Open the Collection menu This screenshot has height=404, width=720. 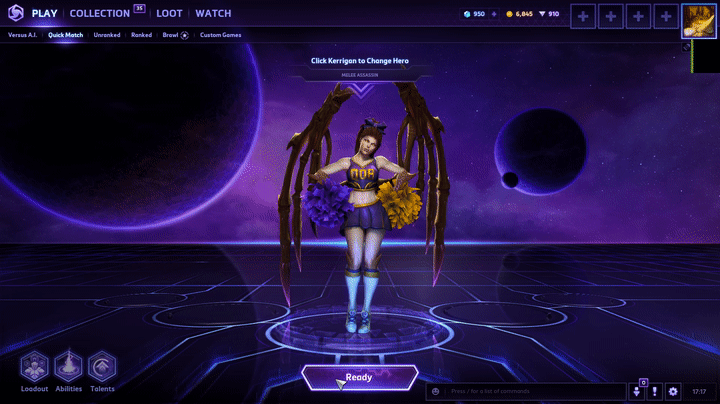(x=100, y=14)
